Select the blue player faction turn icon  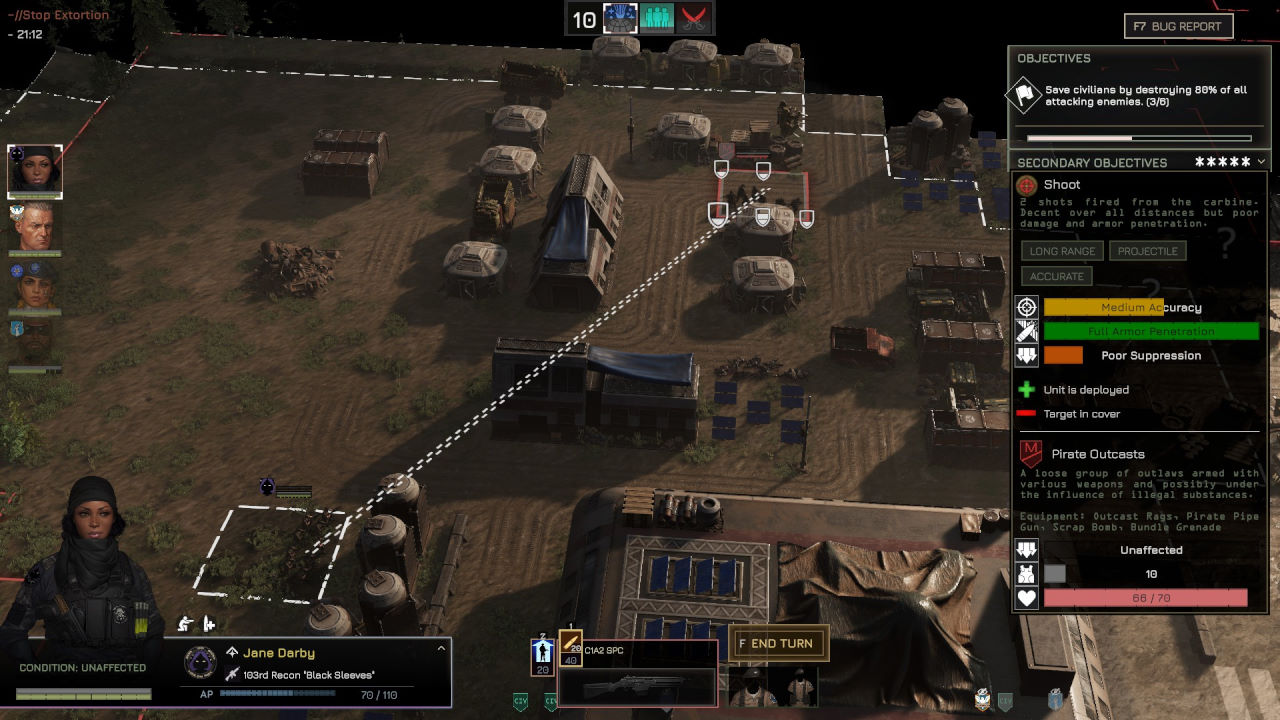[620, 19]
